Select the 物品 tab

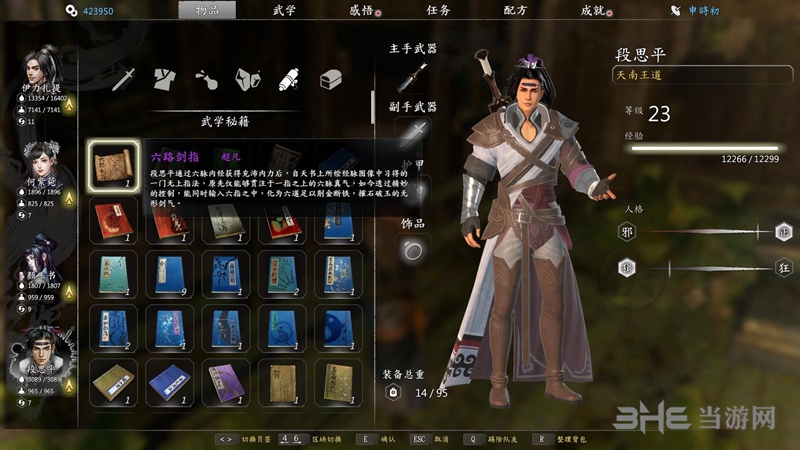pos(207,10)
